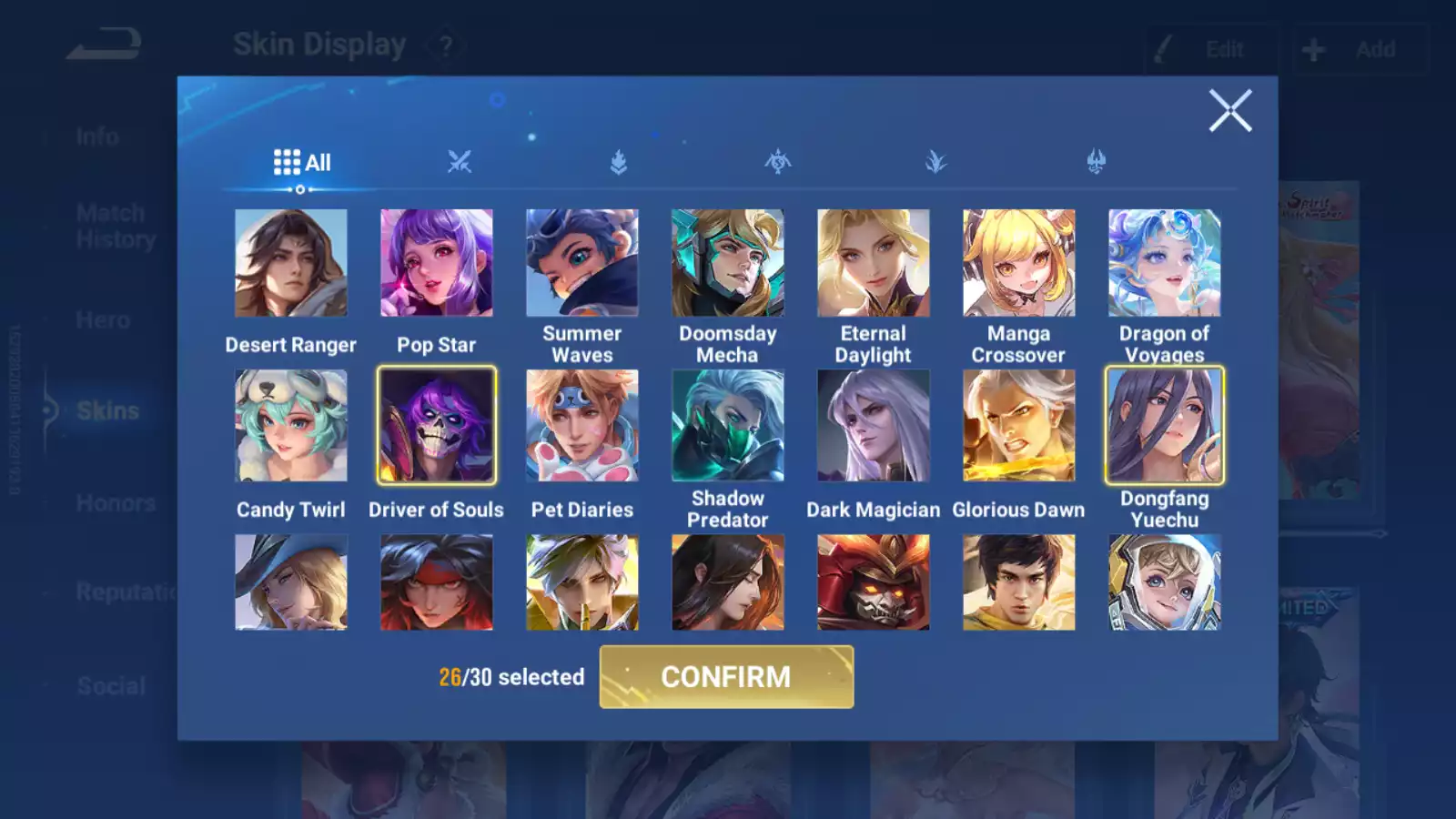Select the Desert Ranger skin
1456x819 pixels.
click(x=291, y=263)
